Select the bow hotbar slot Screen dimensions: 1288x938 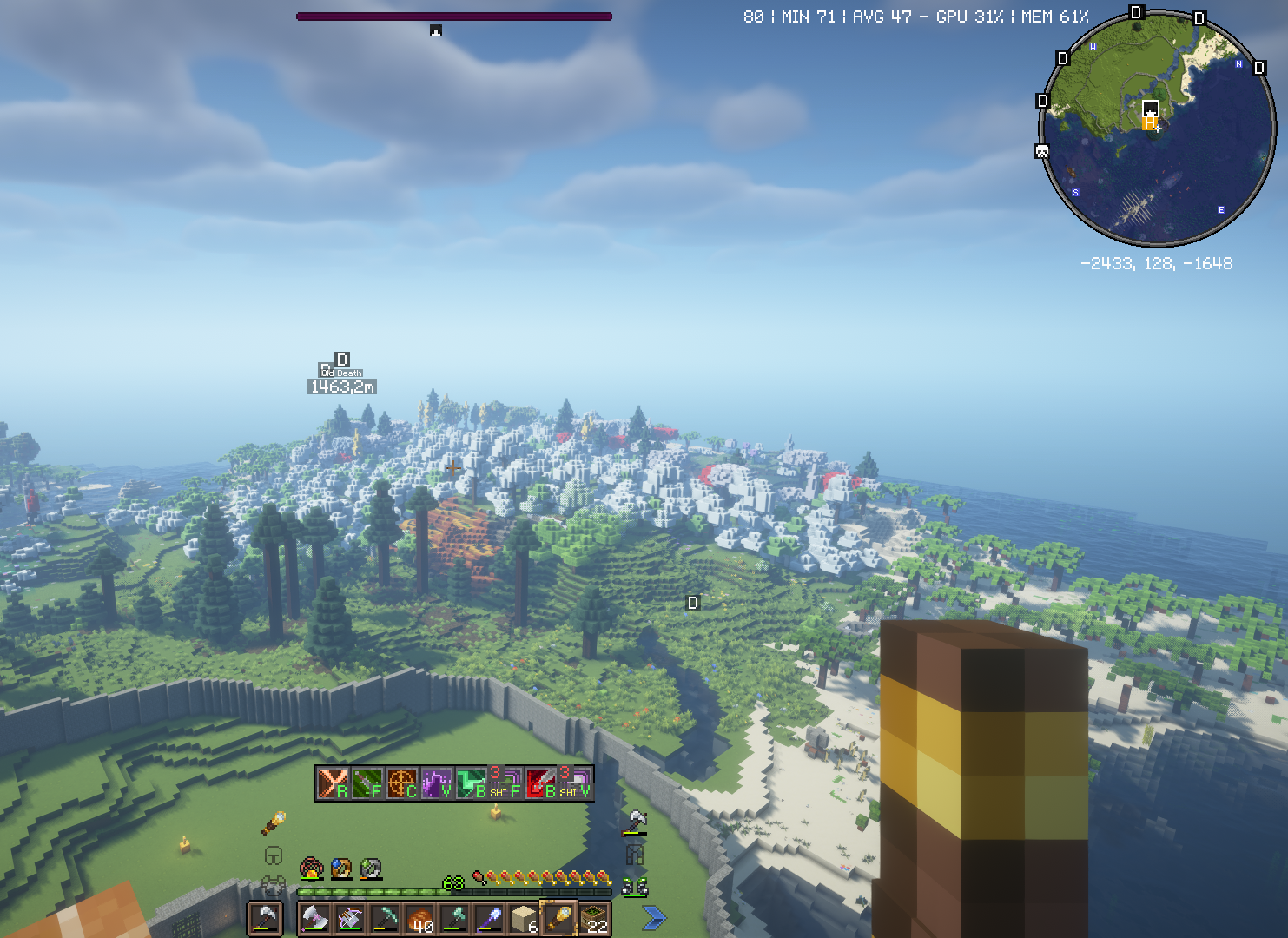tap(350, 919)
